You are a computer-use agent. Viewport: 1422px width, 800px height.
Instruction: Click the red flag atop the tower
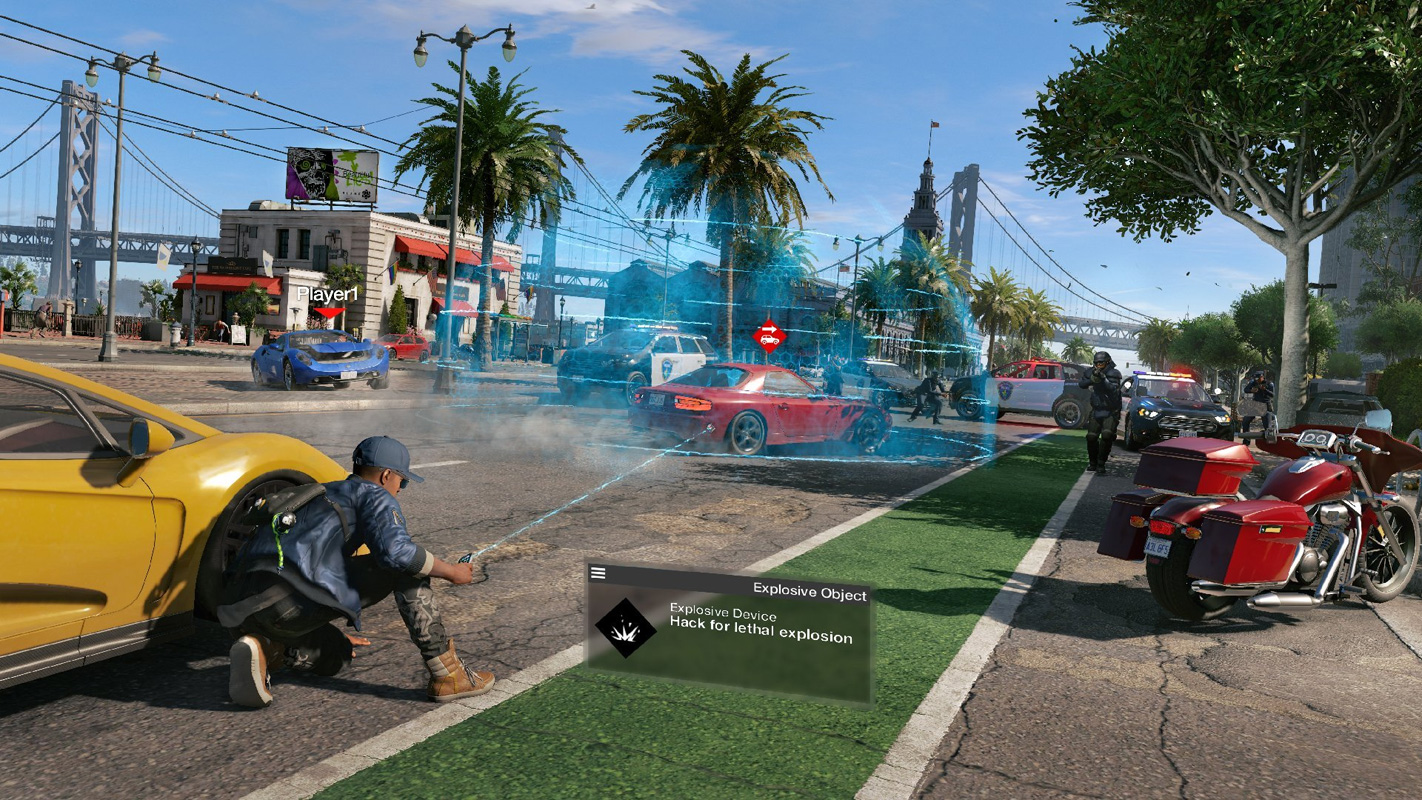click(932, 125)
